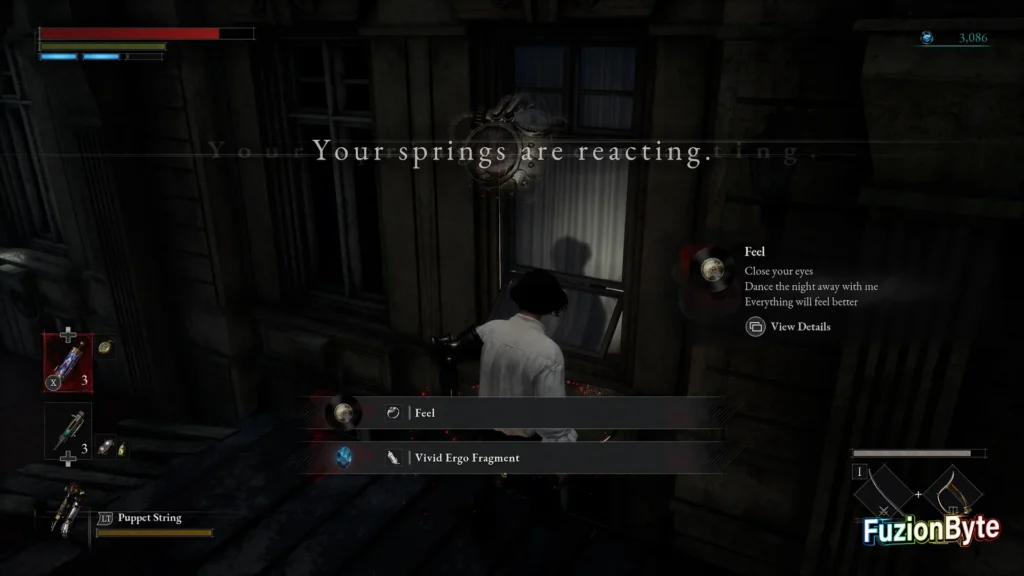Select the lower belt syringe item slot

tap(68, 431)
